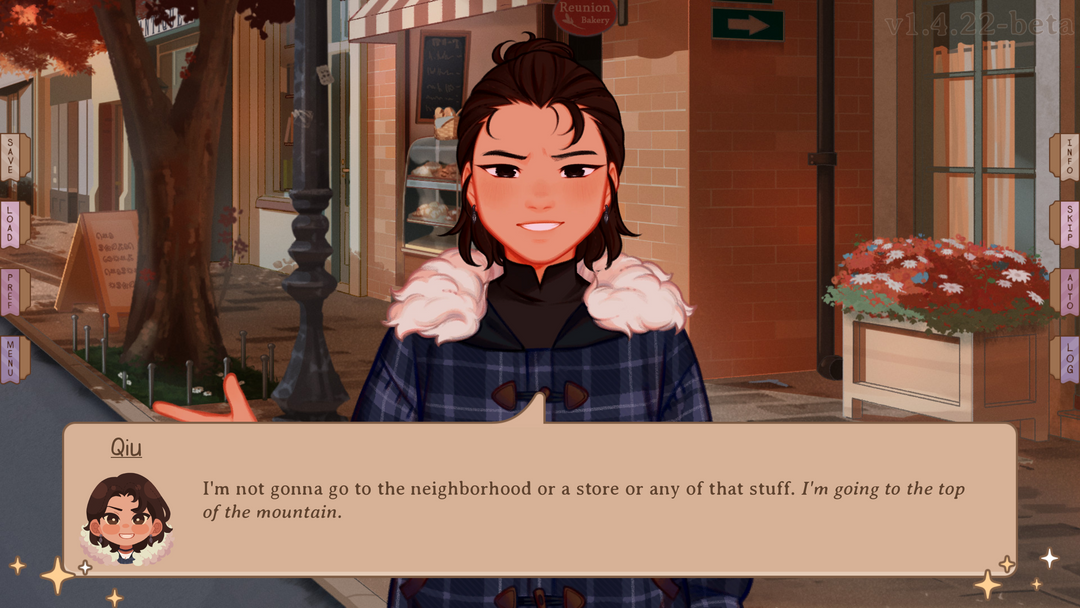The image size is (1080, 608).
Task: Show the INFO panel tab
Action: point(1067,156)
